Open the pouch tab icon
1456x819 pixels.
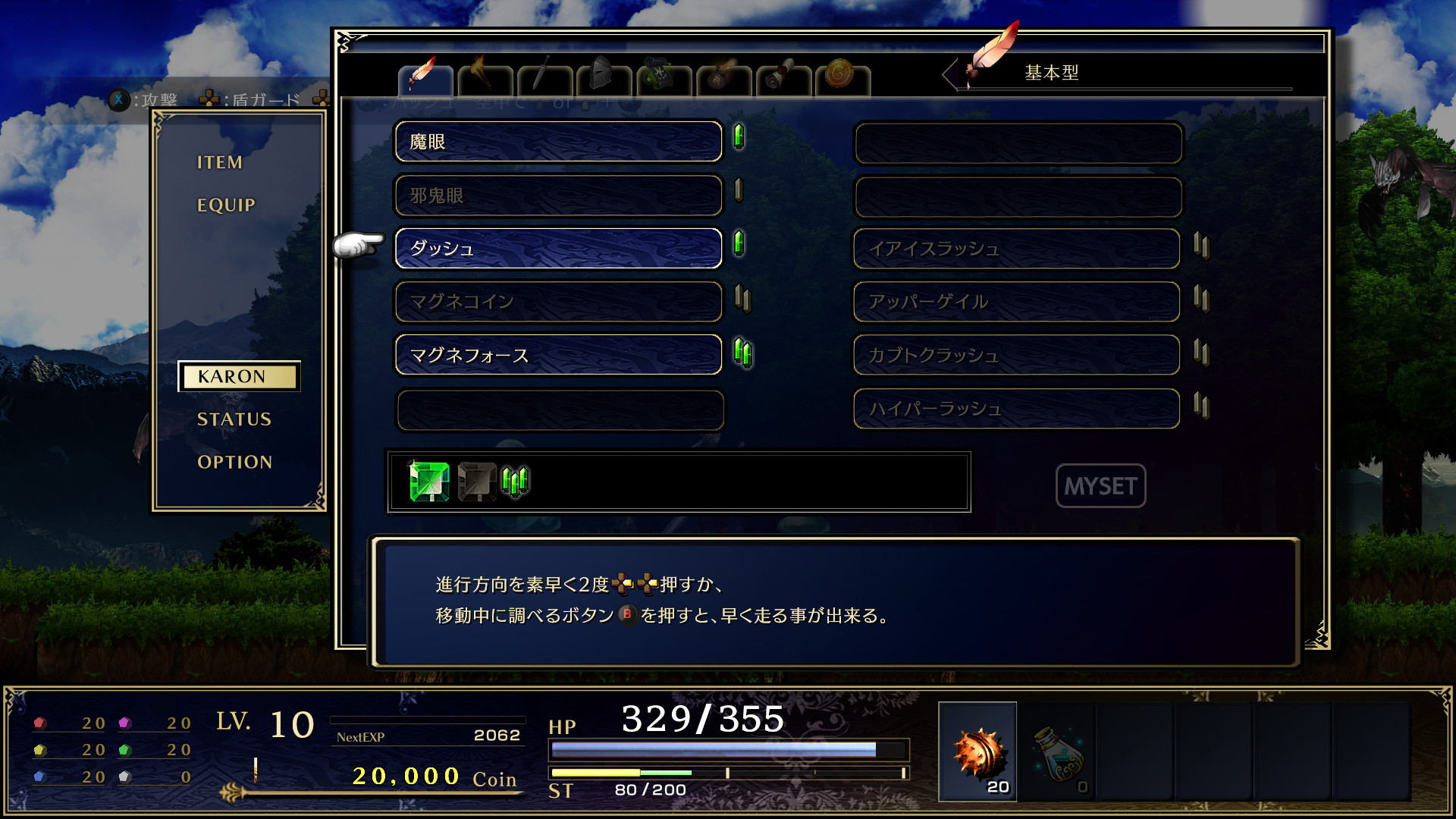click(x=721, y=76)
